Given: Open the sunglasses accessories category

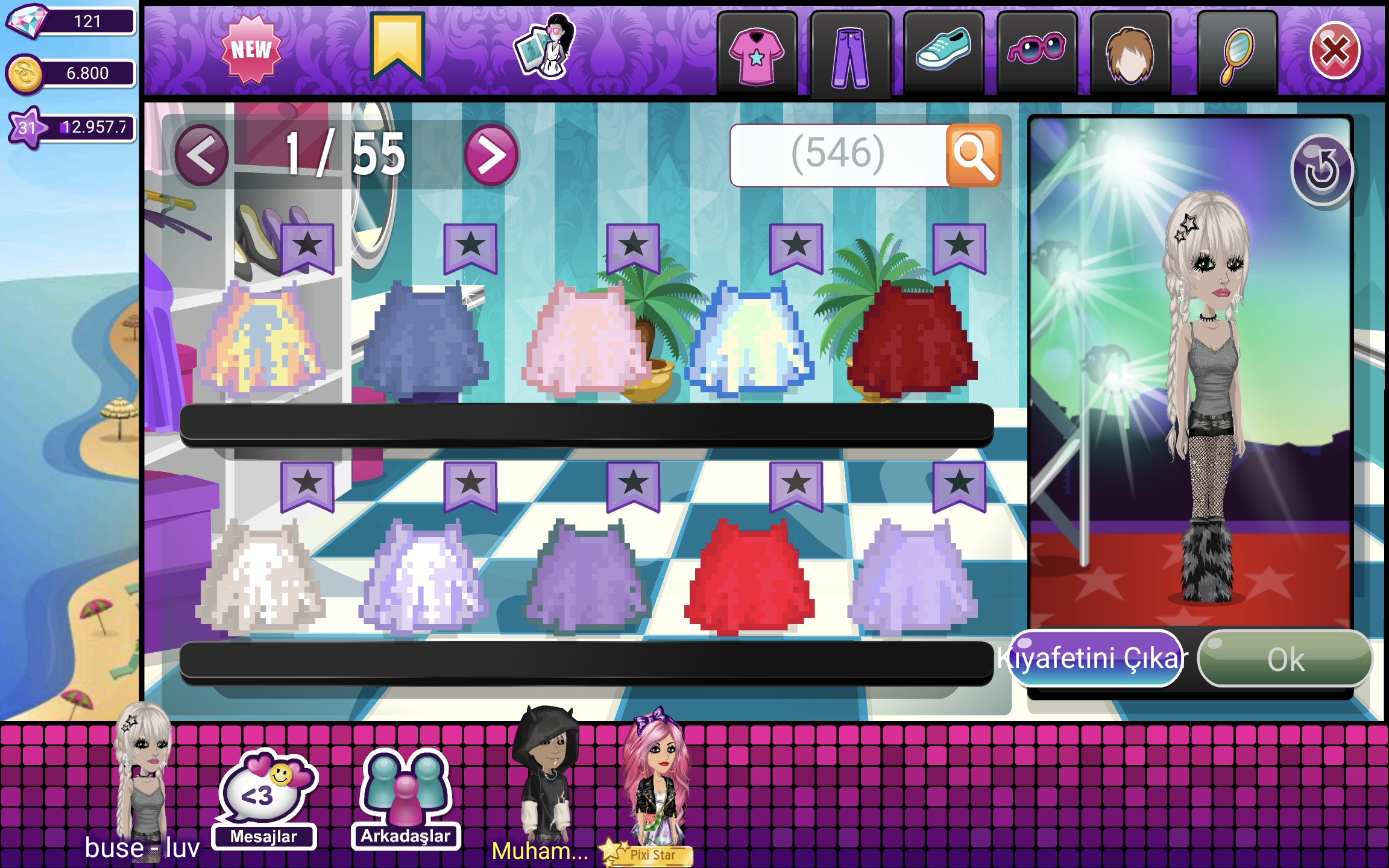Looking at the screenshot, I should (1036, 49).
